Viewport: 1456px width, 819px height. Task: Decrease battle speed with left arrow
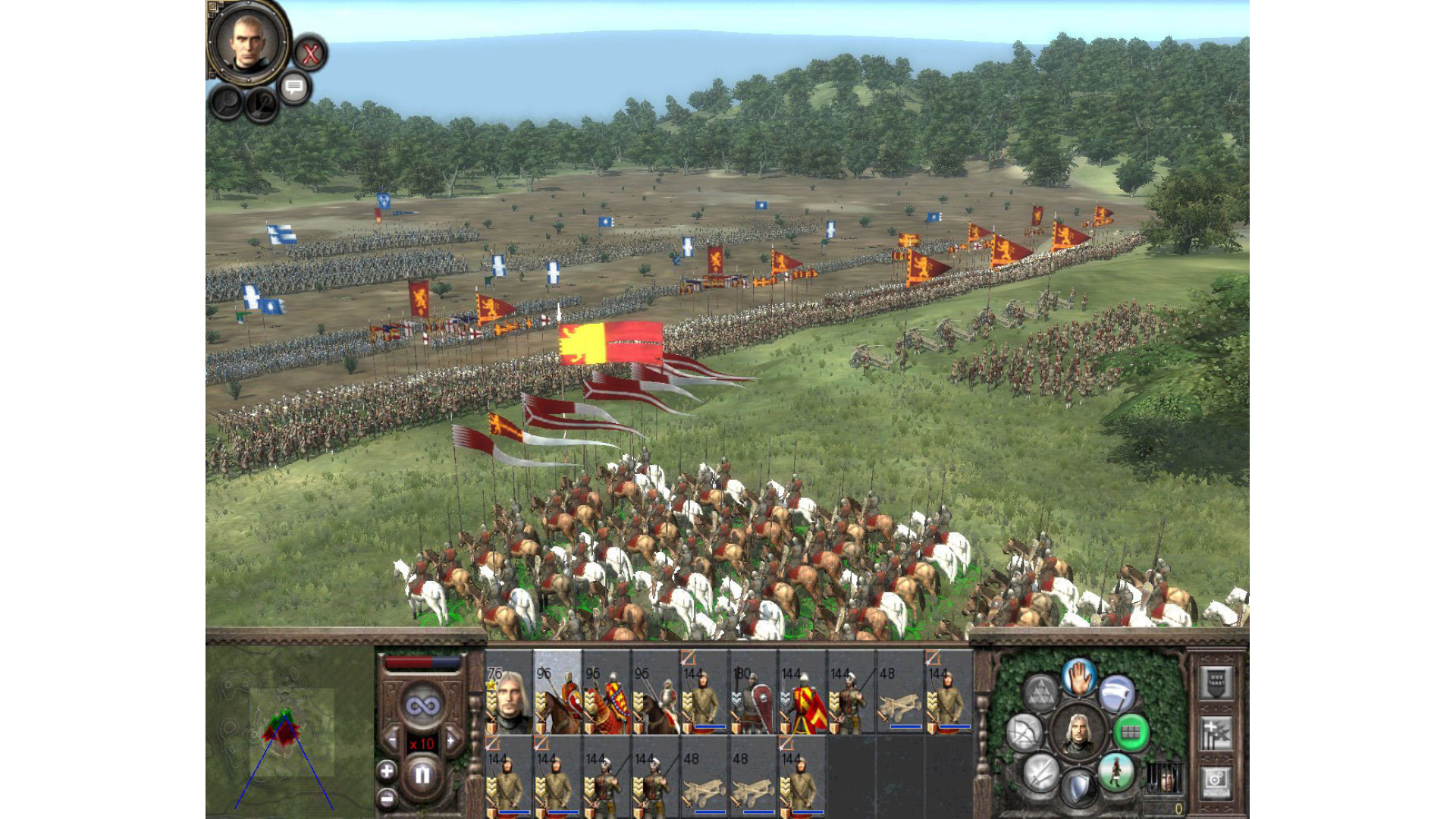point(391,740)
